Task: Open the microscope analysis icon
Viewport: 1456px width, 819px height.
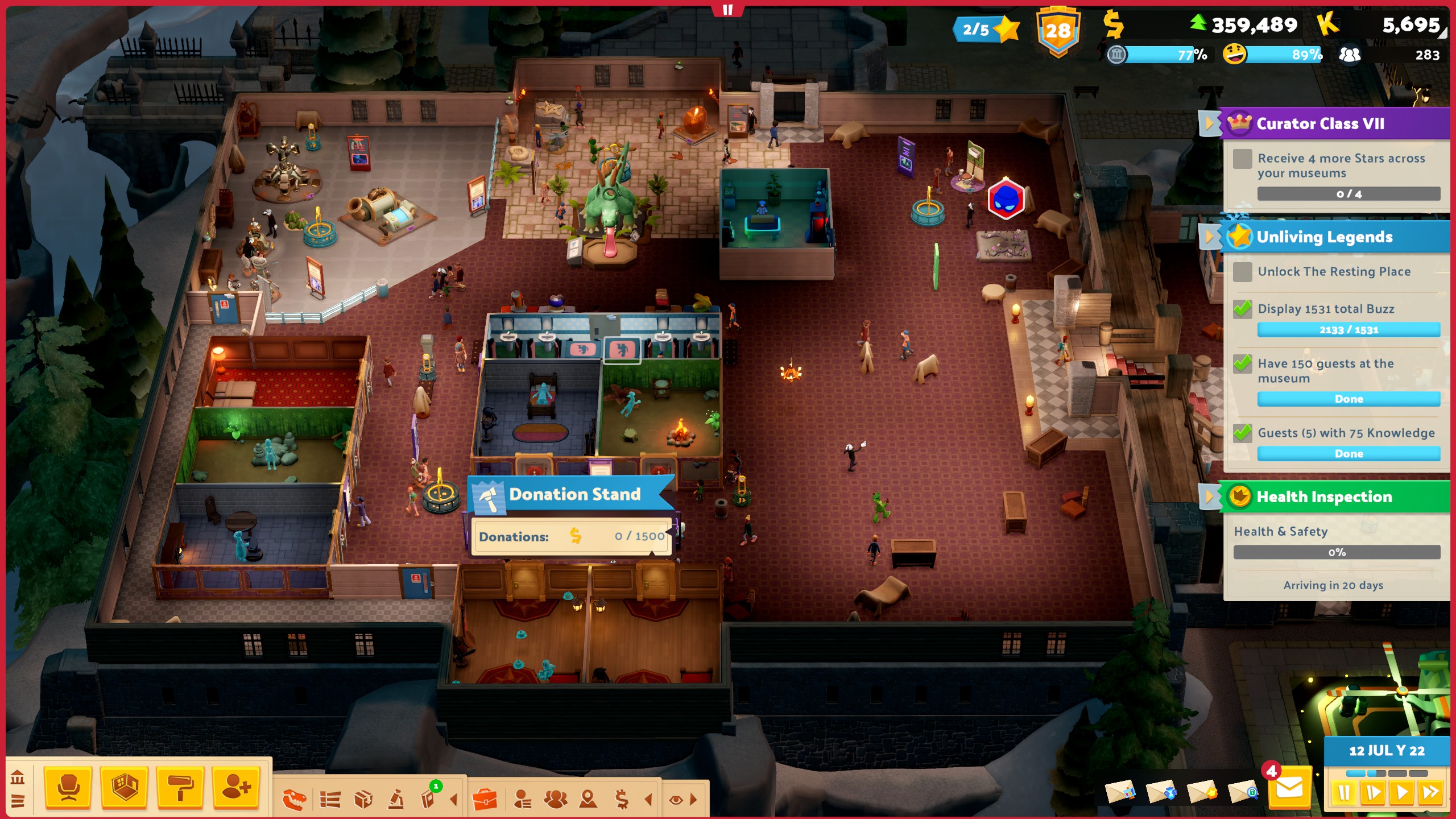Action: point(396,800)
